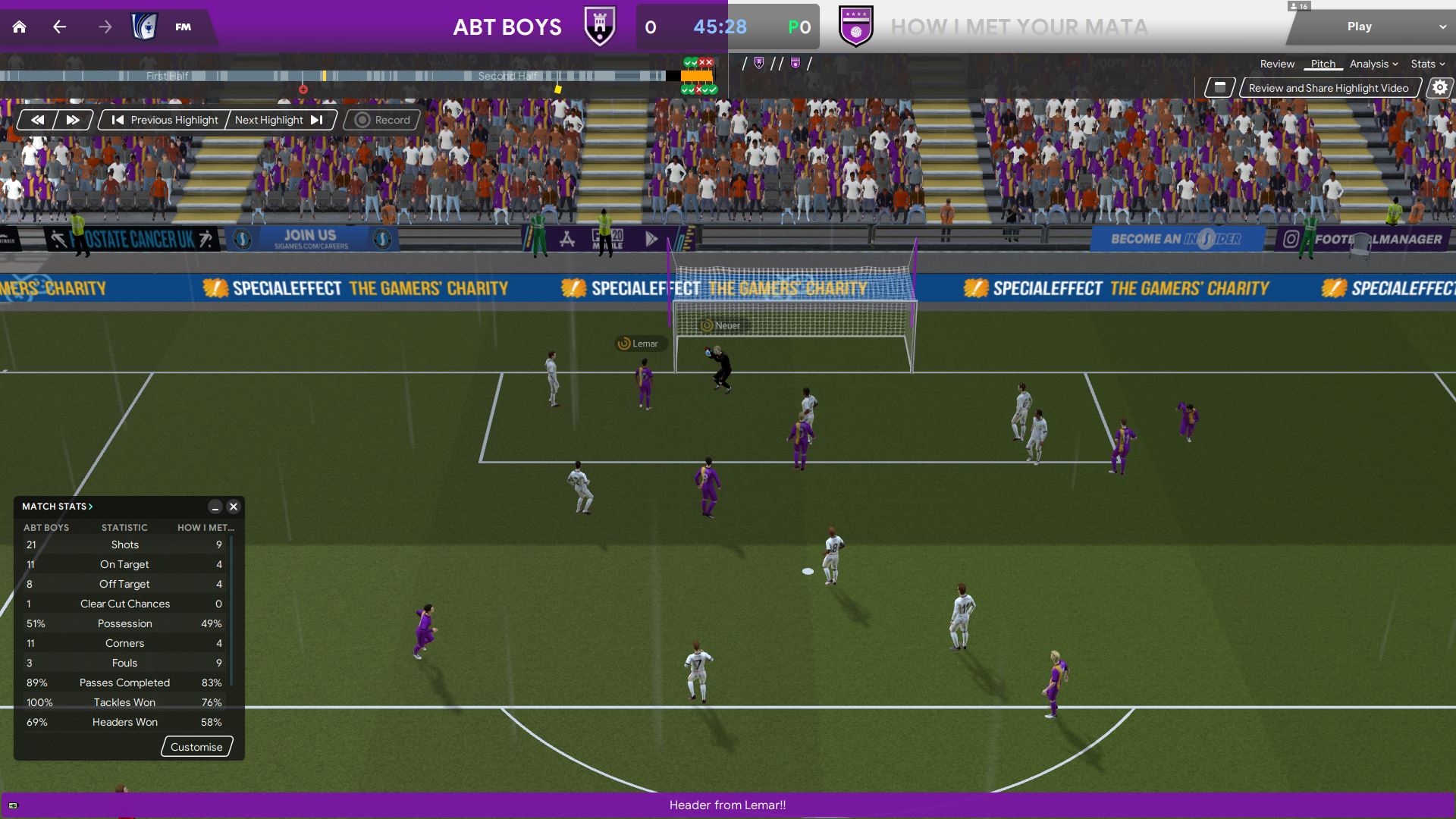The width and height of the screenshot is (1456, 819).
Task: Open match settings gear icon
Action: point(1439,88)
